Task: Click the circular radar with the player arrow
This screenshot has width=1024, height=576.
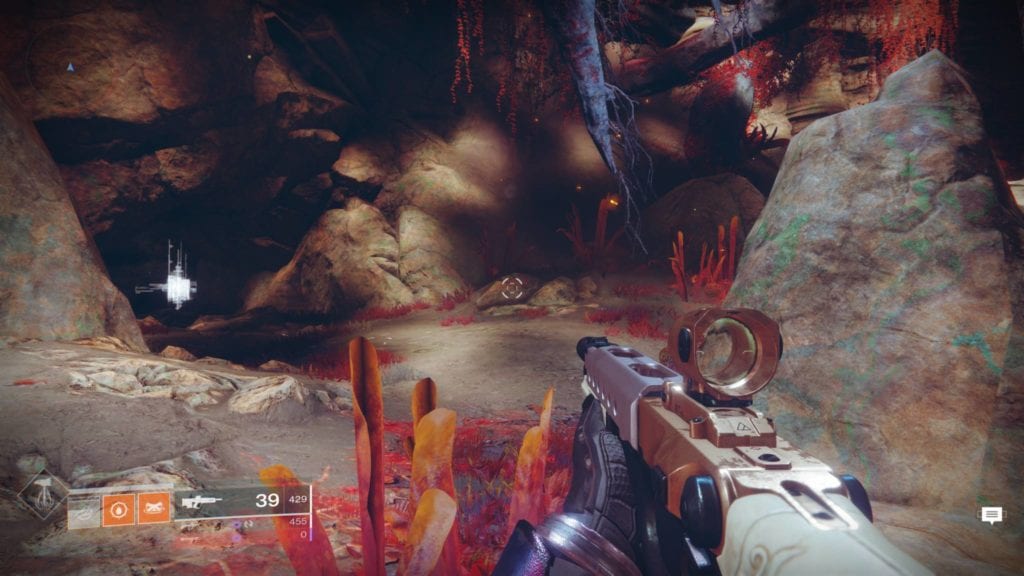Action: [69, 65]
